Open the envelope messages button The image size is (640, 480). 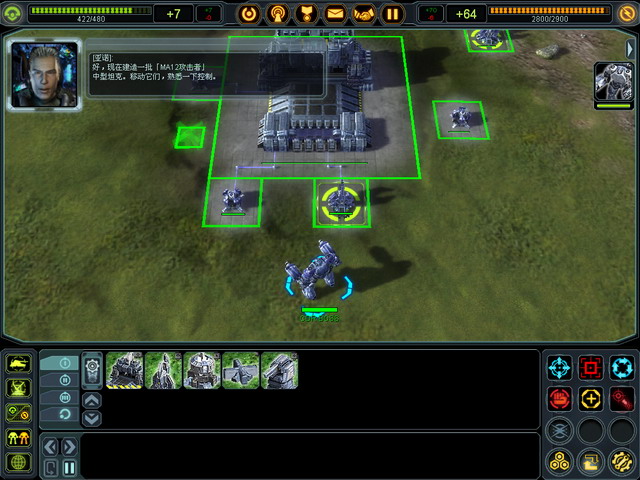[x=335, y=14]
